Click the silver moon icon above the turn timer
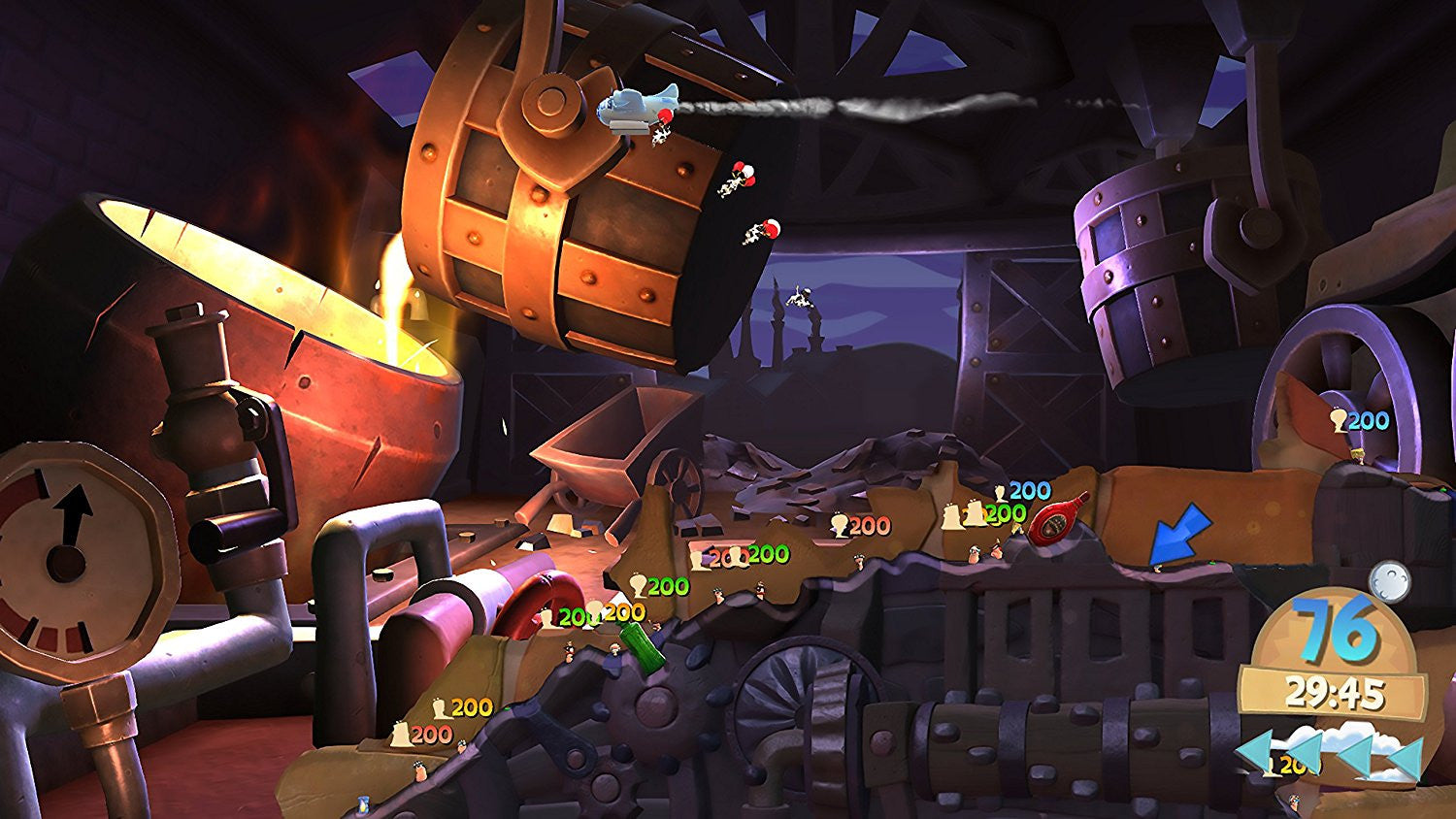 [1390, 579]
